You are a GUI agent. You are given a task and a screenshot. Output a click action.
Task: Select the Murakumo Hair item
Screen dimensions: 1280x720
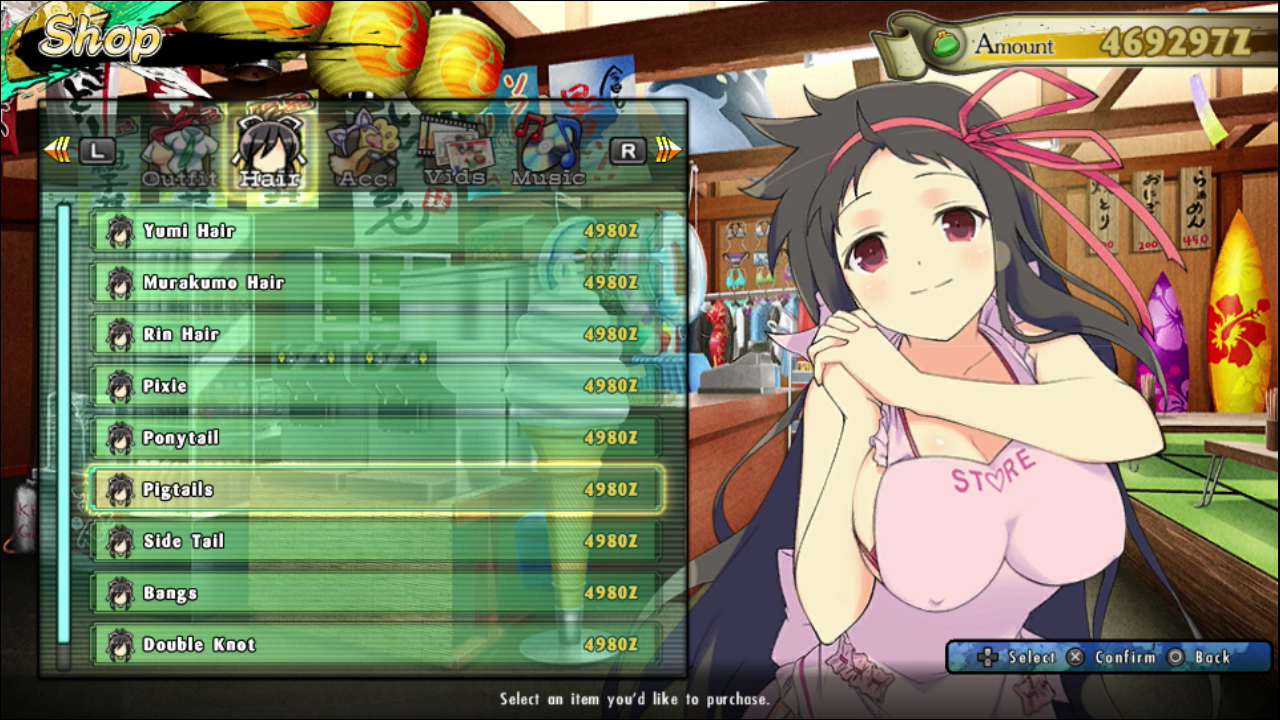point(375,283)
